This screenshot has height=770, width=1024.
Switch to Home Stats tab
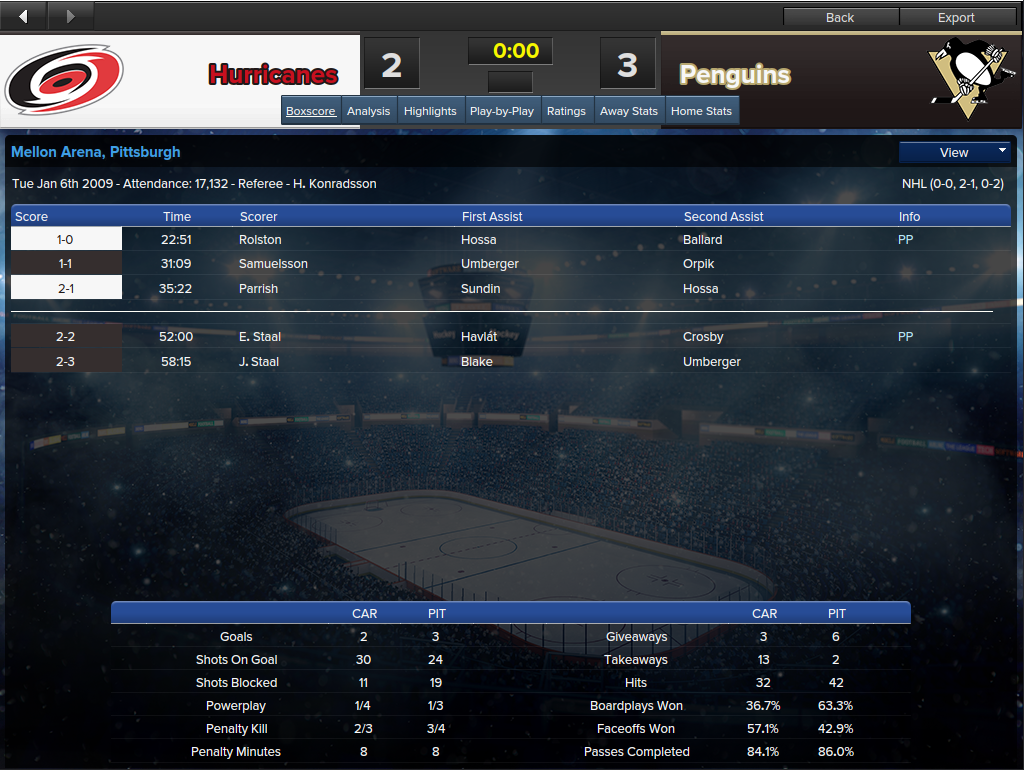coord(701,111)
